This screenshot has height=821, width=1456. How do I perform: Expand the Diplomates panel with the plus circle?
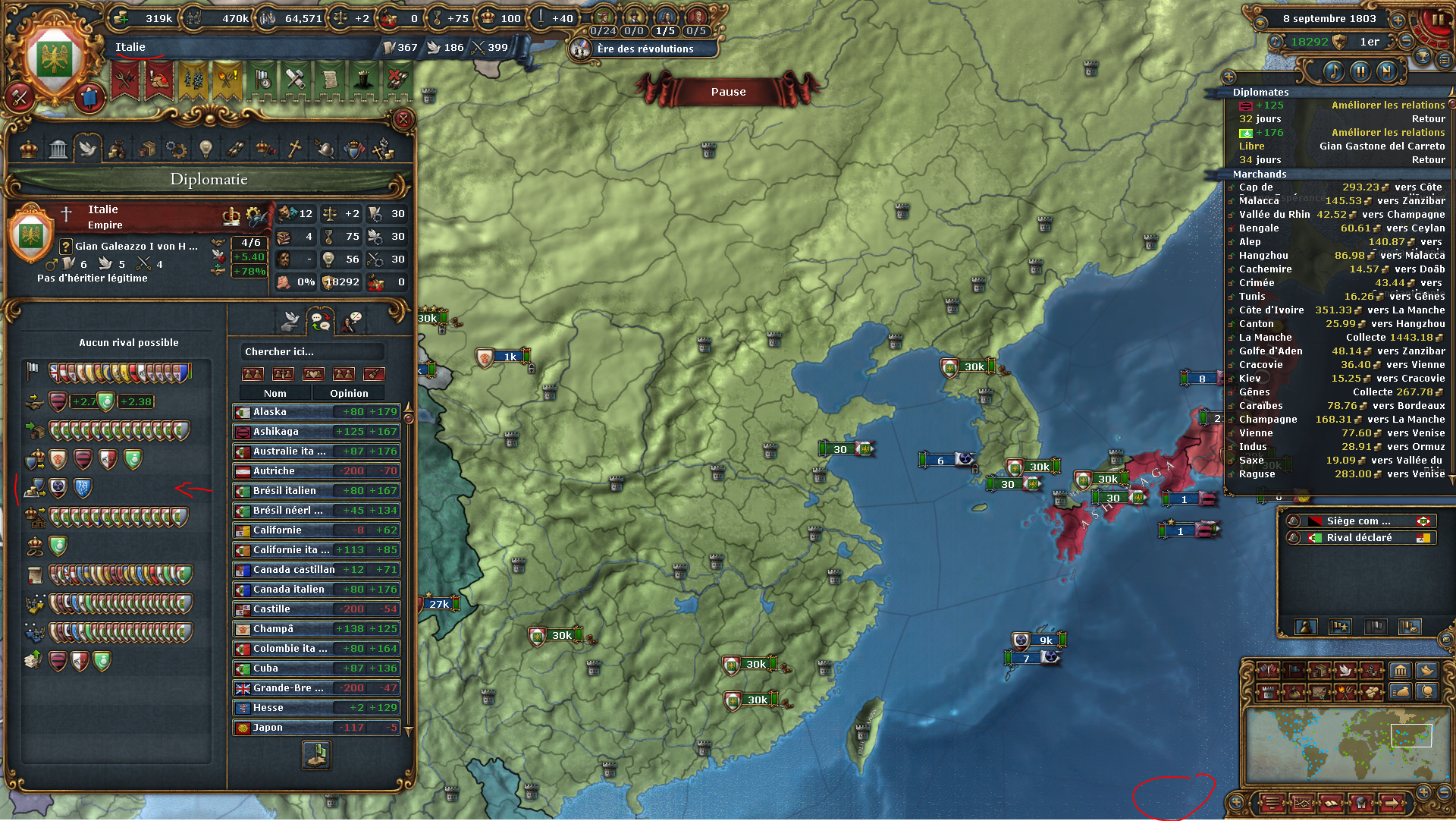pyautogui.click(x=1228, y=78)
